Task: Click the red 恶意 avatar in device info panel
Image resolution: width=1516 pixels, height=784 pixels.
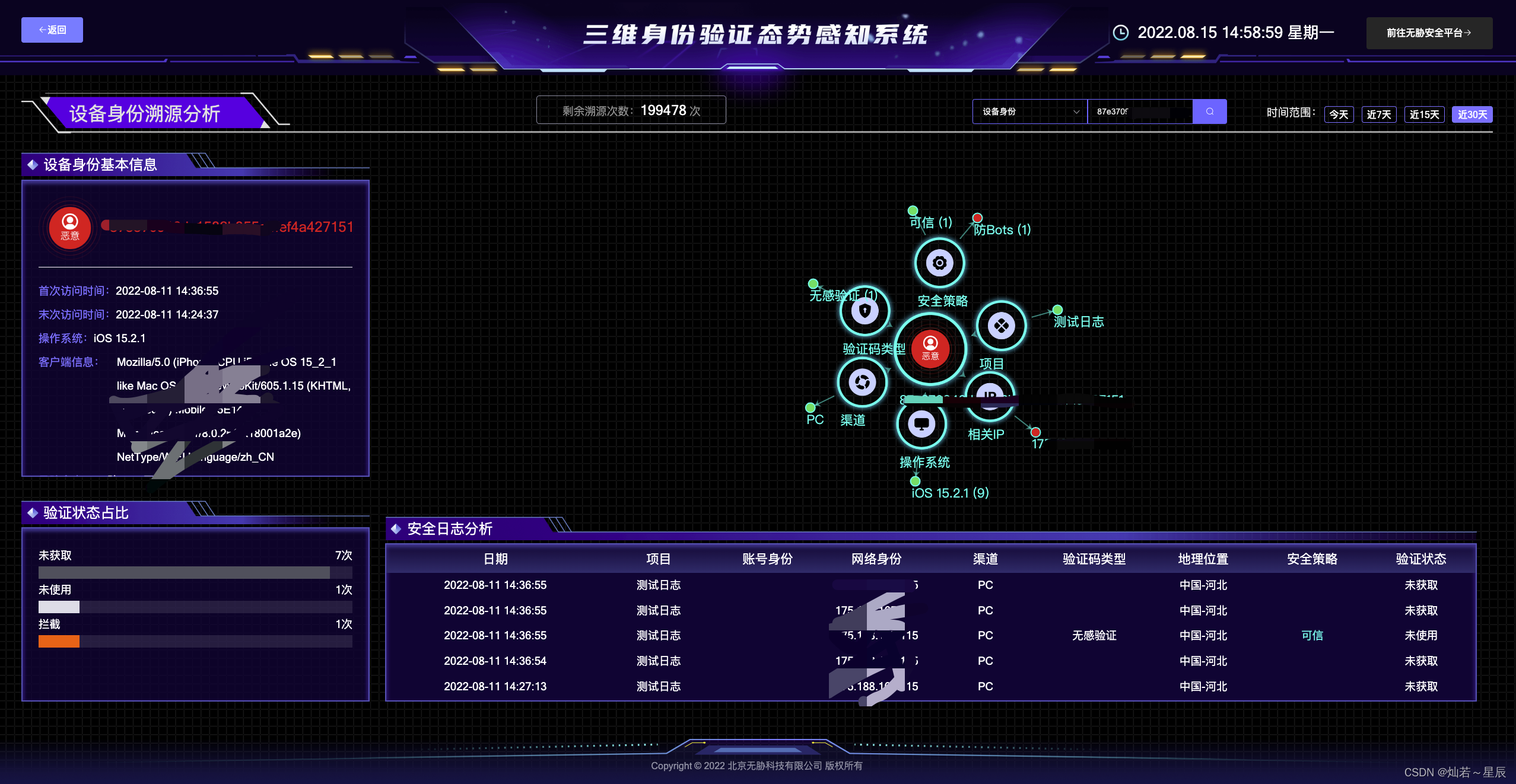Action: click(x=69, y=228)
